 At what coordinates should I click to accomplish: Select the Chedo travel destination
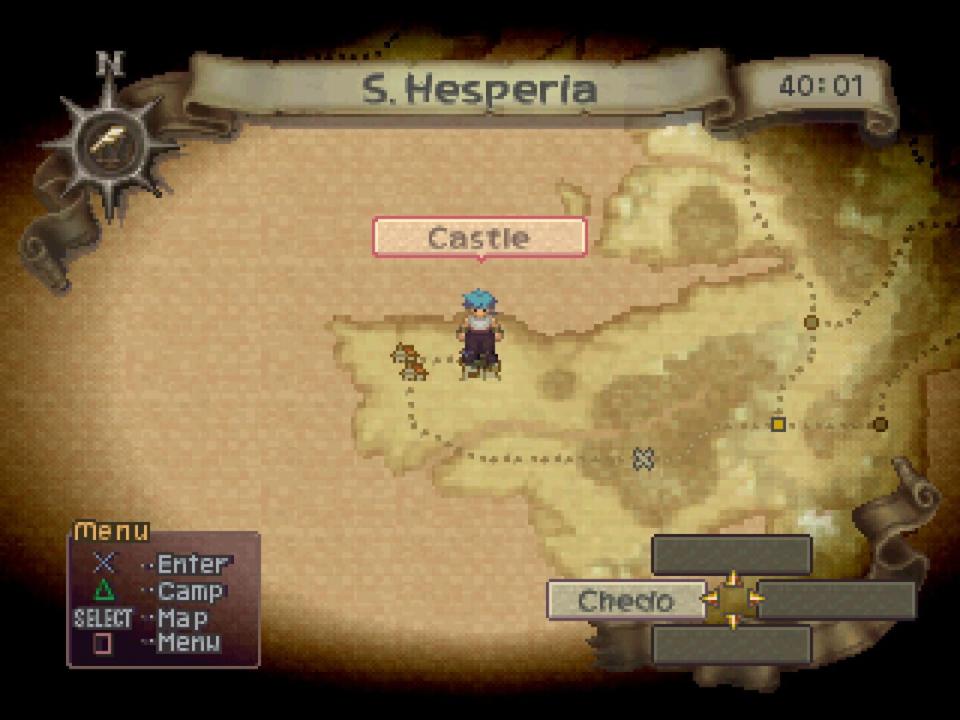(x=625, y=601)
